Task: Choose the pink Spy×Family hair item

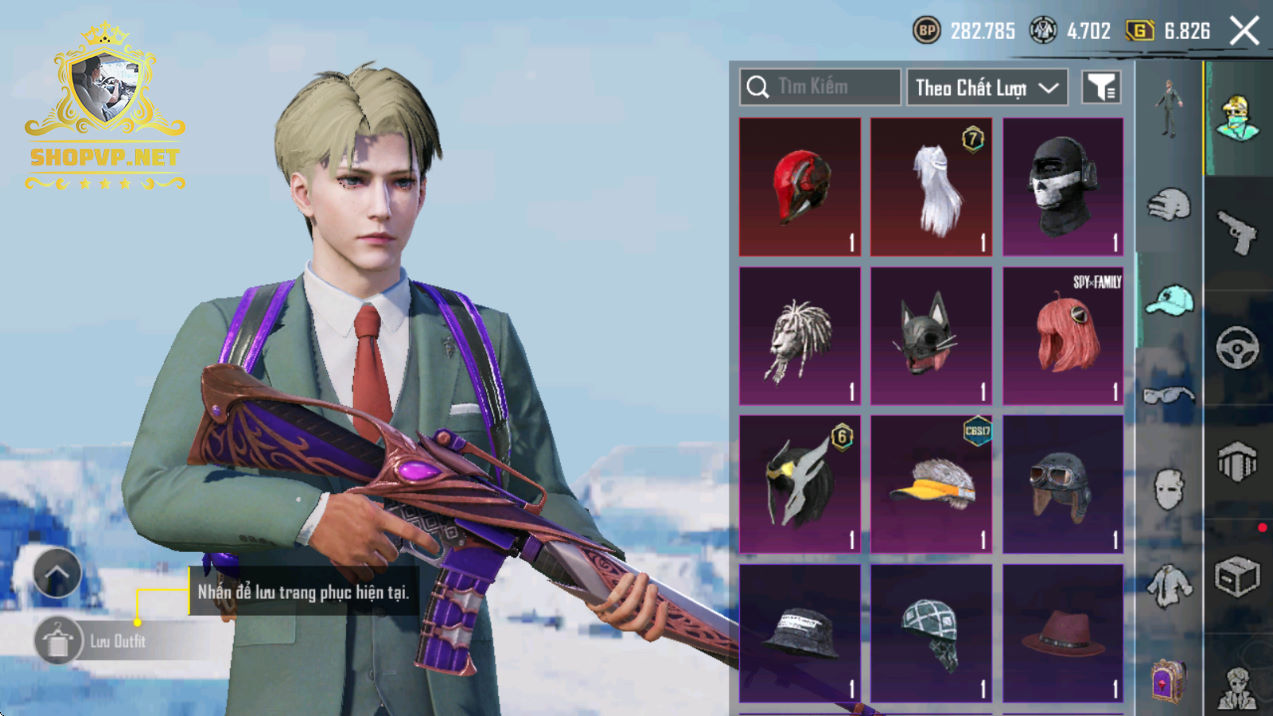Action: click(x=1063, y=336)
